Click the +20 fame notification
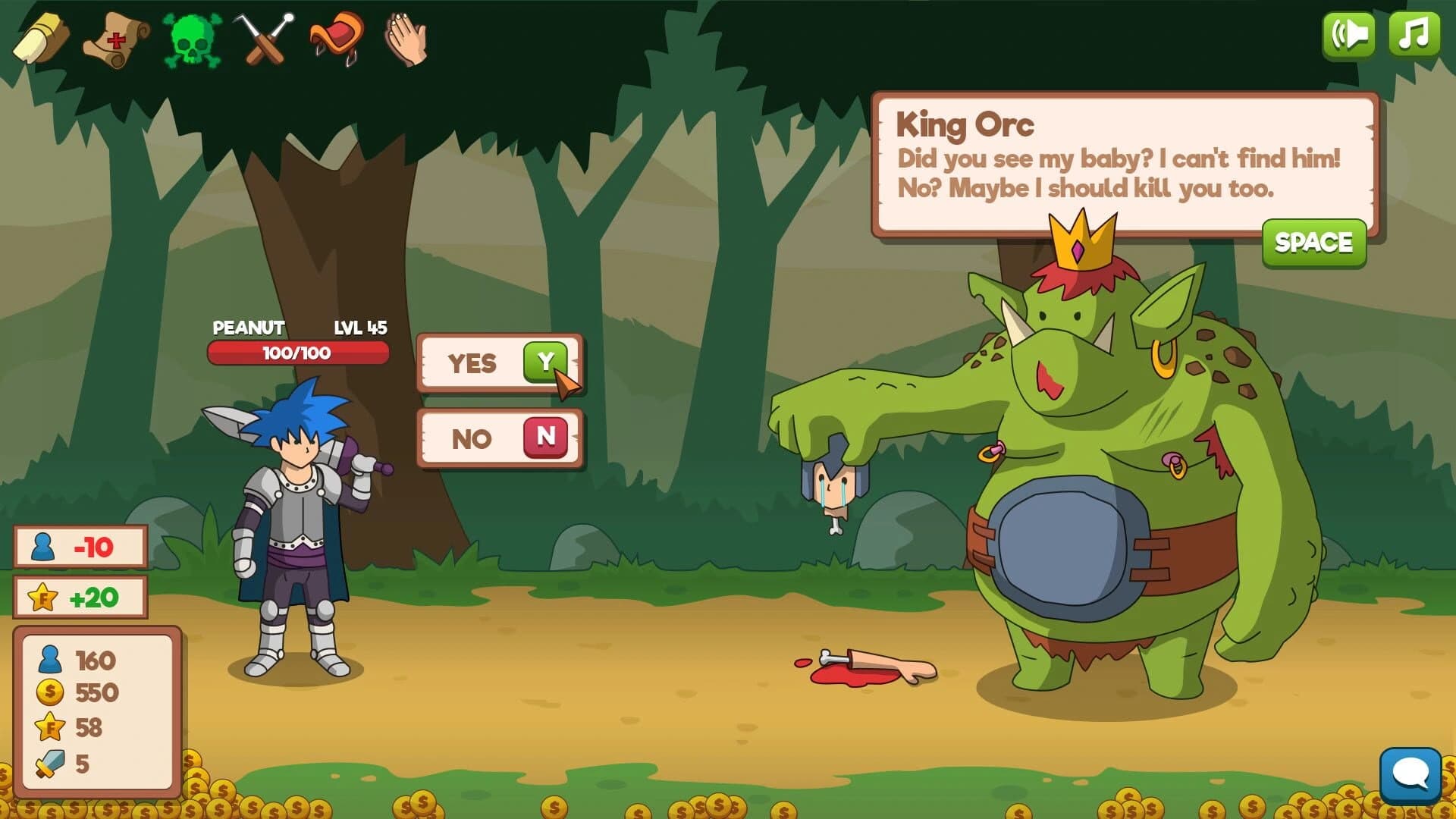 pos(80,596)
